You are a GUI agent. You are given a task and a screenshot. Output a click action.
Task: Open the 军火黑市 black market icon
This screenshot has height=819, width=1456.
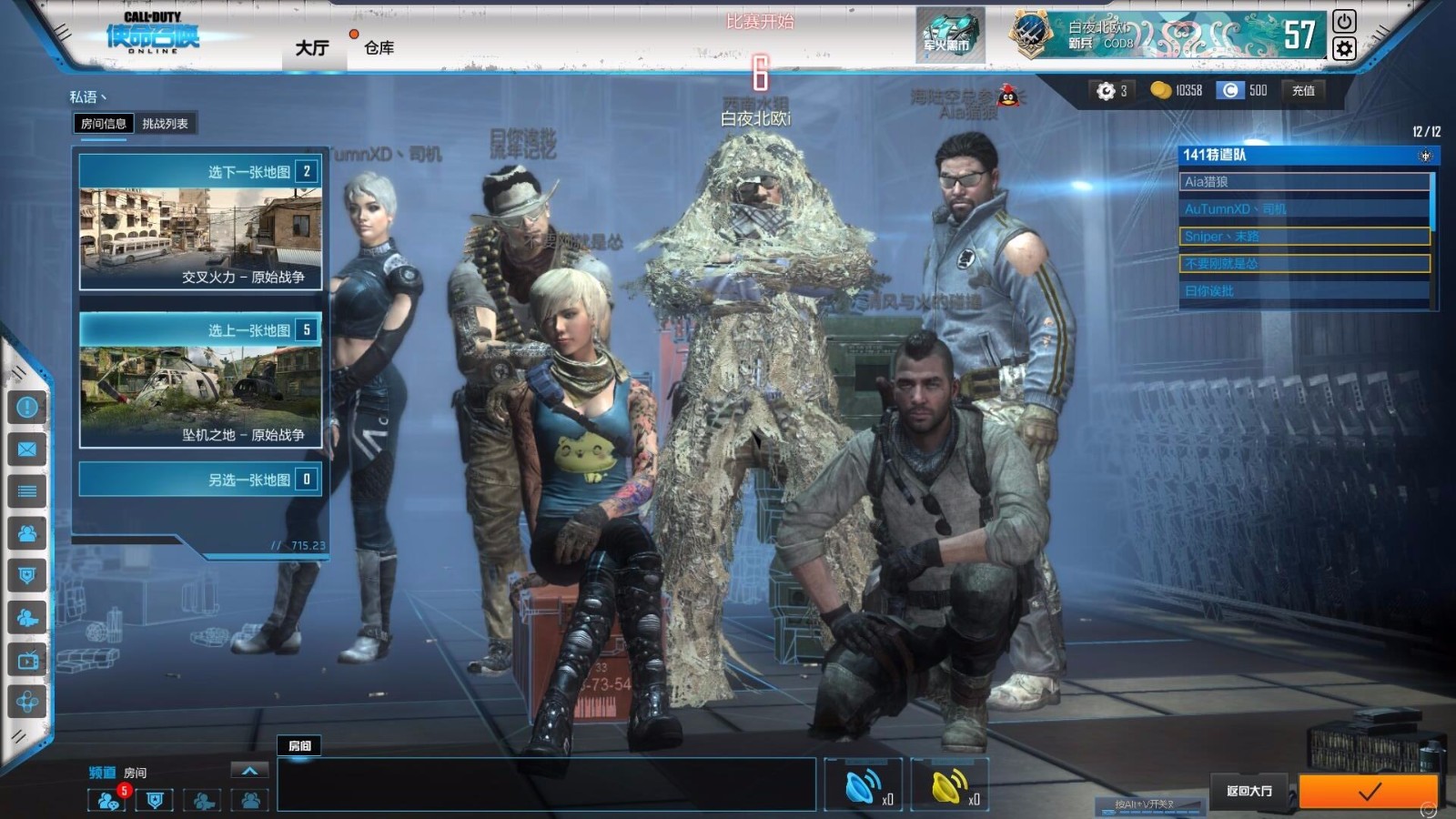click(949, 36)
